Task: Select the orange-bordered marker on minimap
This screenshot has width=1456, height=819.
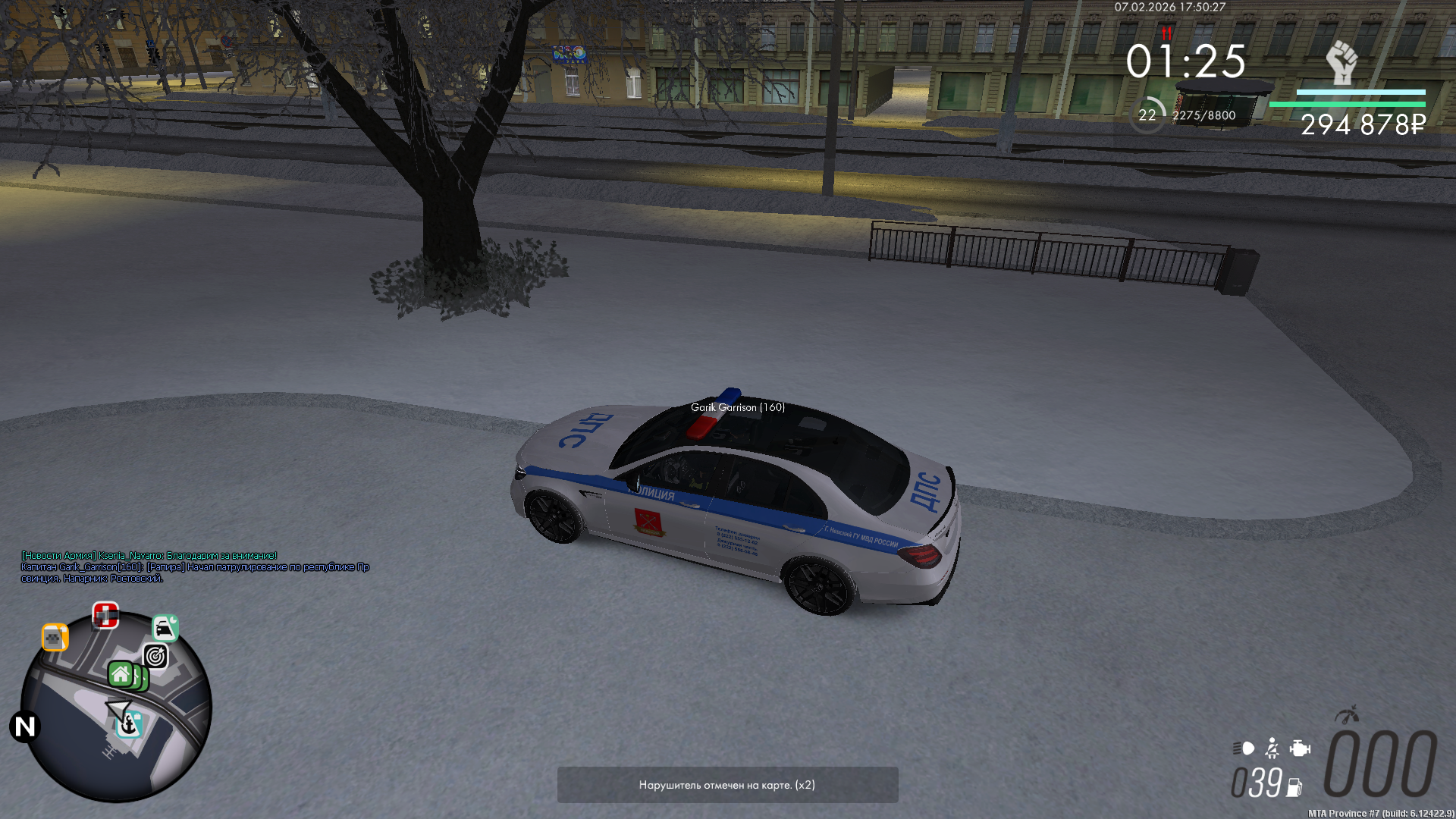Action: 55,638
